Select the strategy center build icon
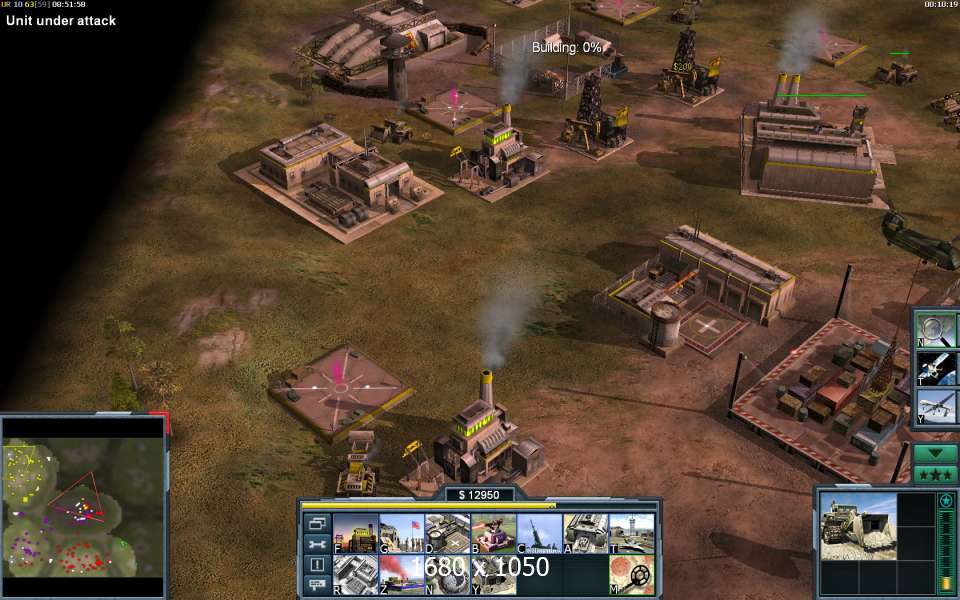Image resolution: width=960 pixels, height=600 pixels. pos(355,574)
